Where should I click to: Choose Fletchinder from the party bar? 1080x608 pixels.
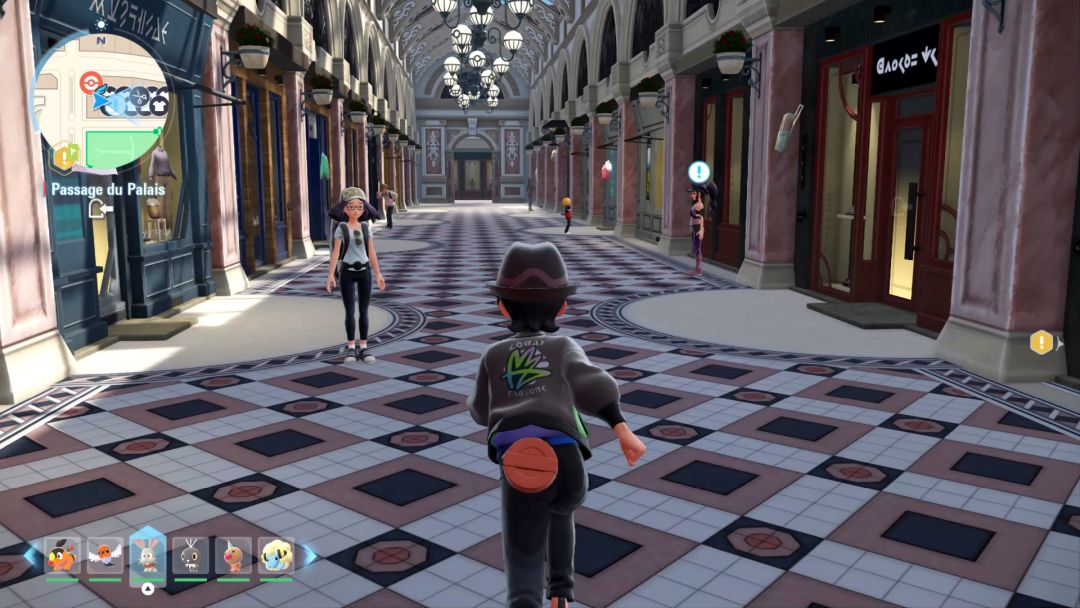[105, 555]
